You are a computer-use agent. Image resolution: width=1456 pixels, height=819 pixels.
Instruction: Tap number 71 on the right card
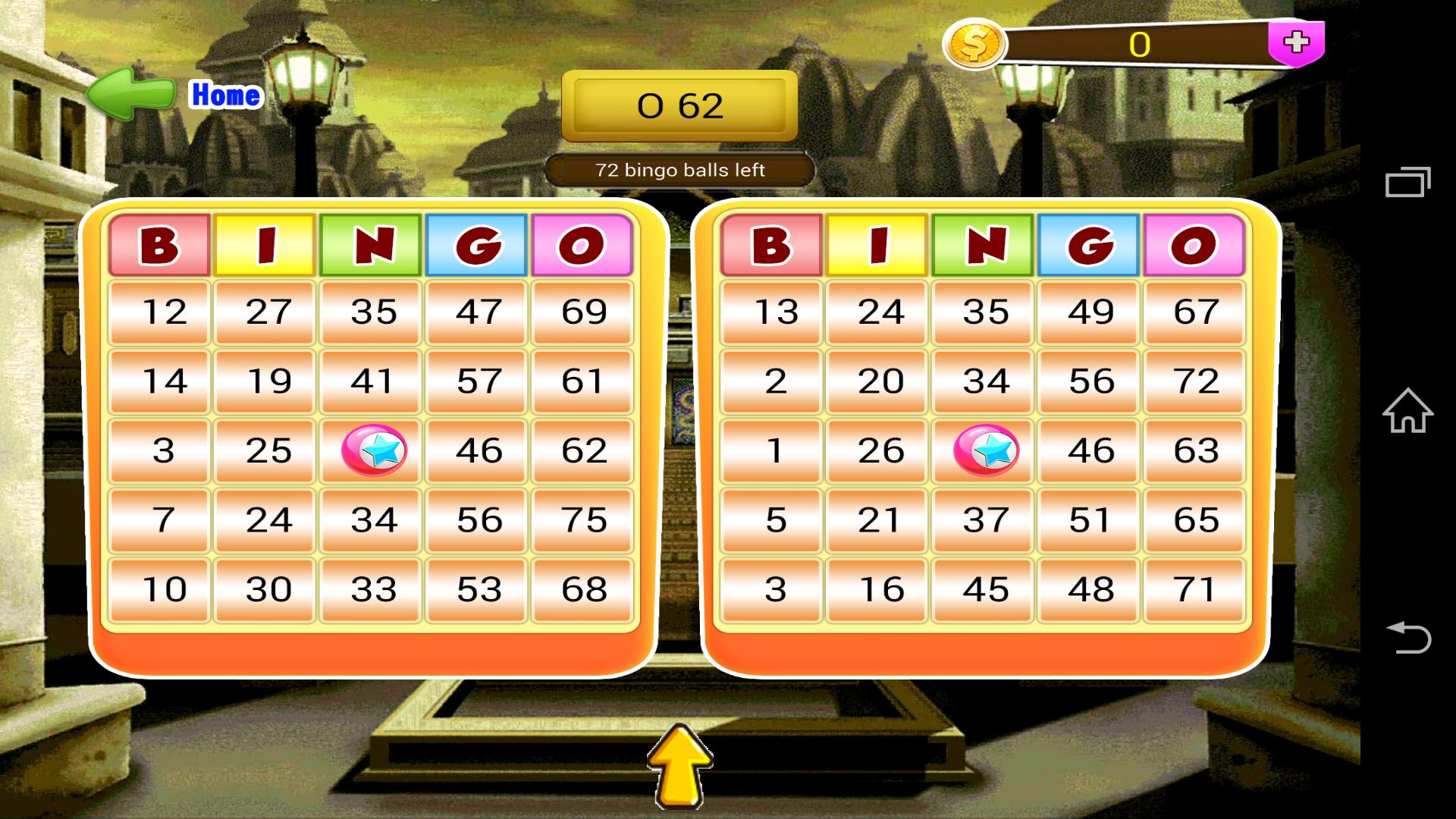click(x=1194, y=588)
